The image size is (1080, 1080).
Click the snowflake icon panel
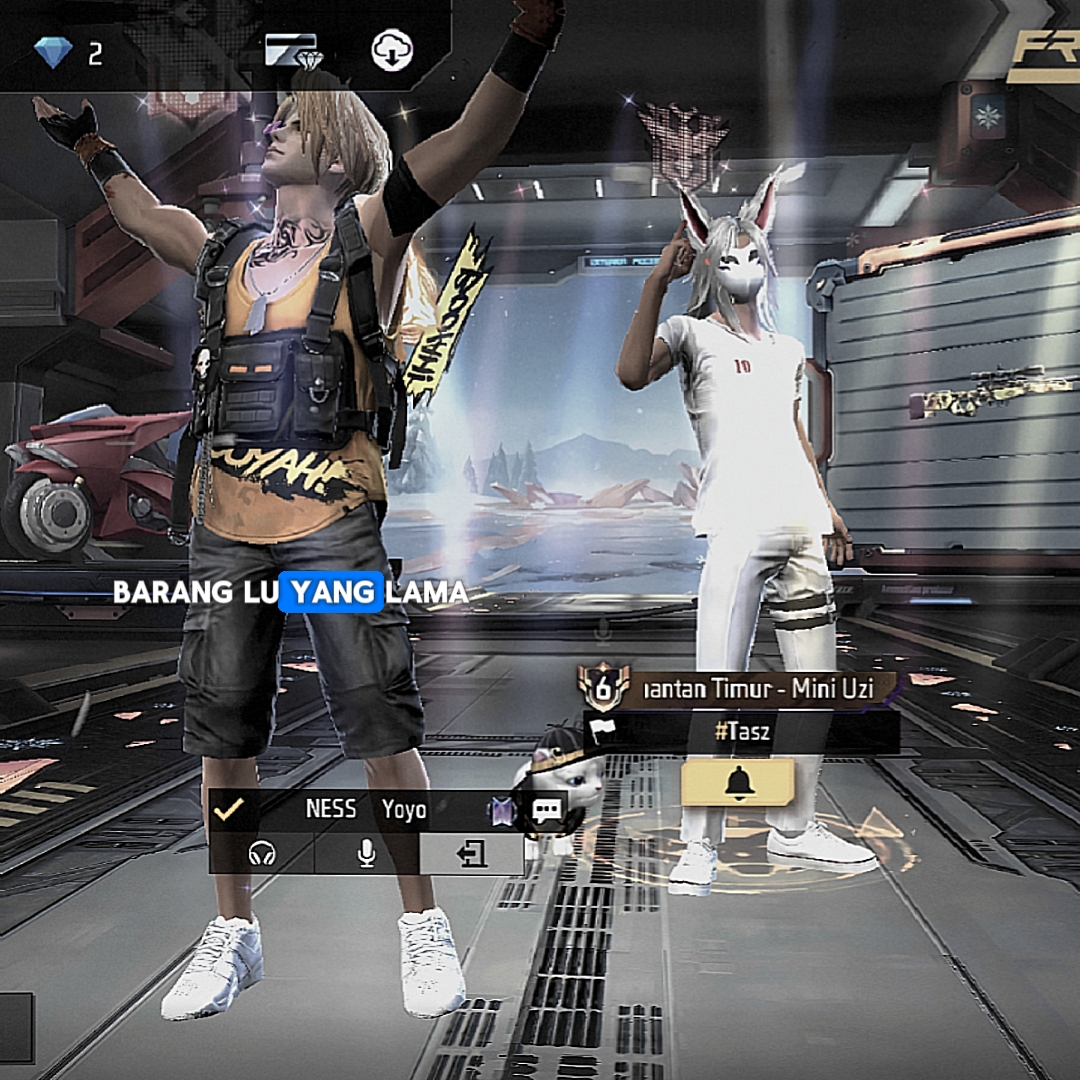985,117
